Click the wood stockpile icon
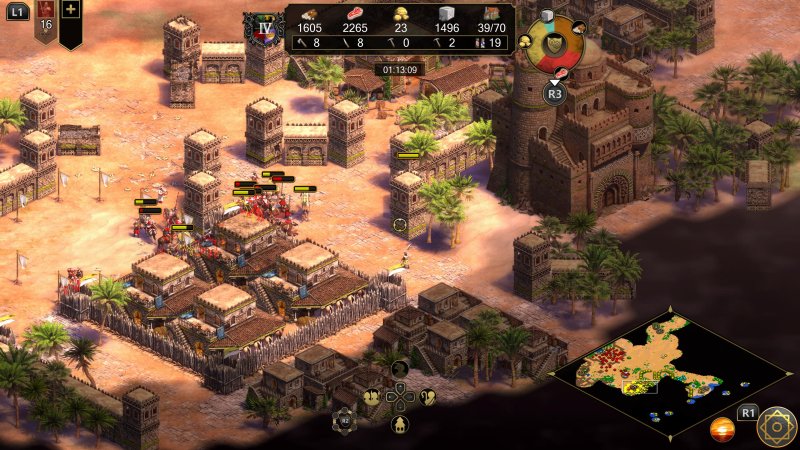This screenshot has width=800, height=450. point(310,12)
